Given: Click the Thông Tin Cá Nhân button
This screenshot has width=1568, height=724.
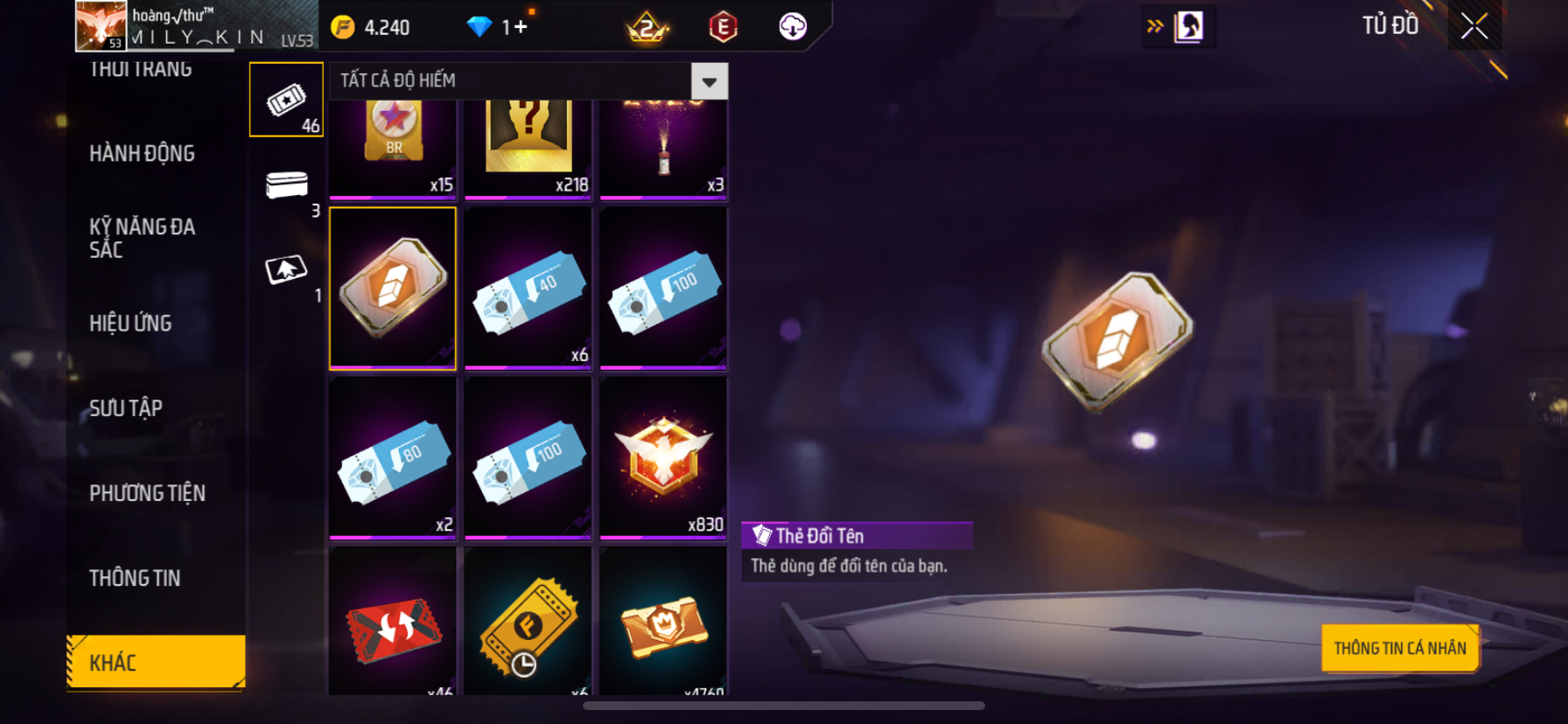Looking at the screenshot, I should [x=1399, y=648].
